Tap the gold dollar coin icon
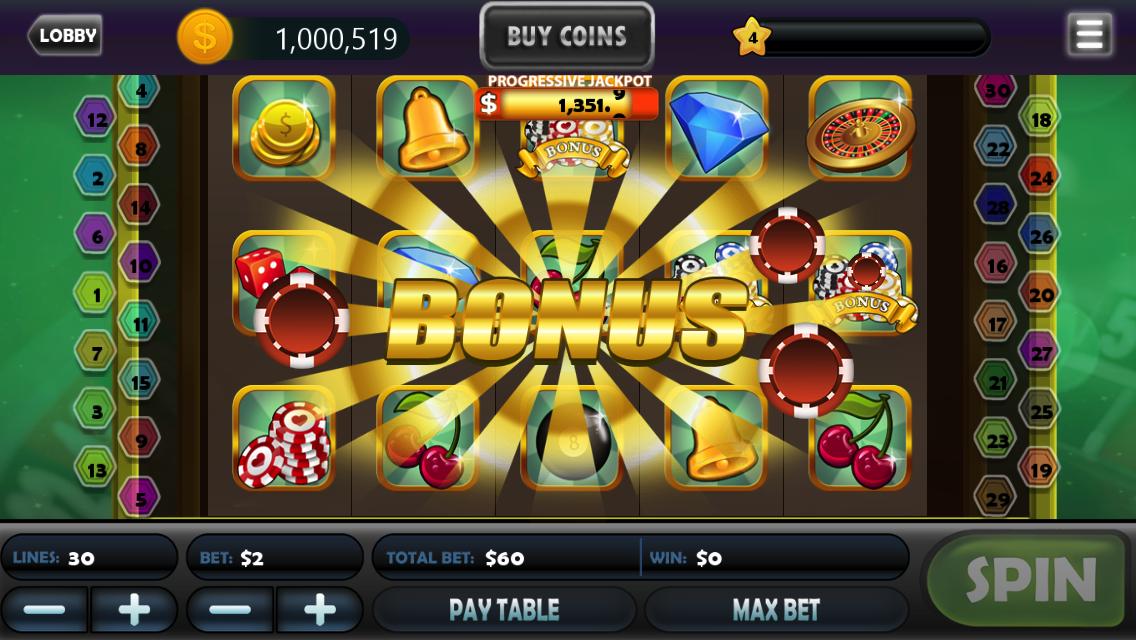This screenshot has height=640, width=1136. [x=205, y=38]
